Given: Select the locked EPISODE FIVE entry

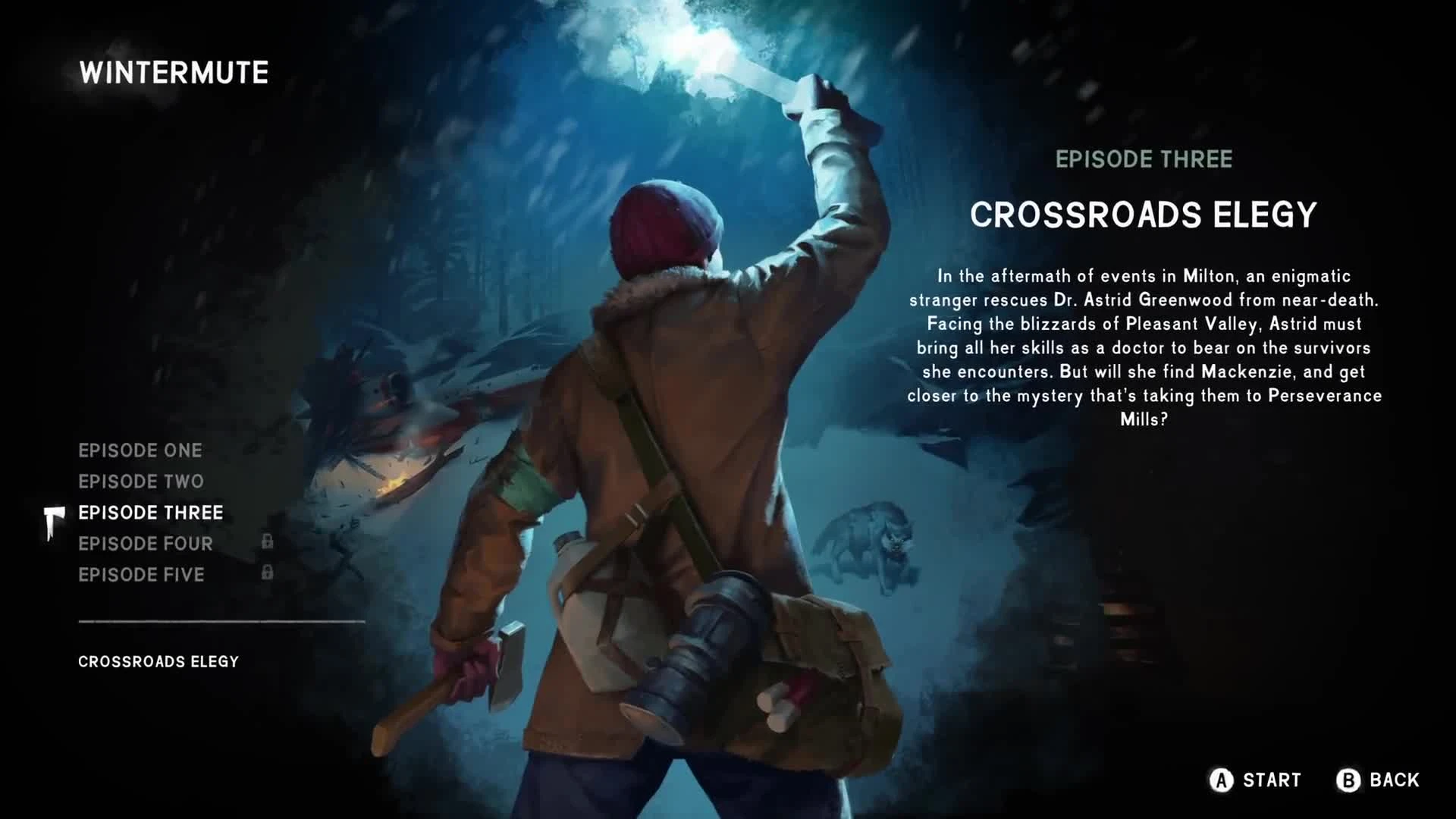Looking at the screenshot, I should [141, 575].
